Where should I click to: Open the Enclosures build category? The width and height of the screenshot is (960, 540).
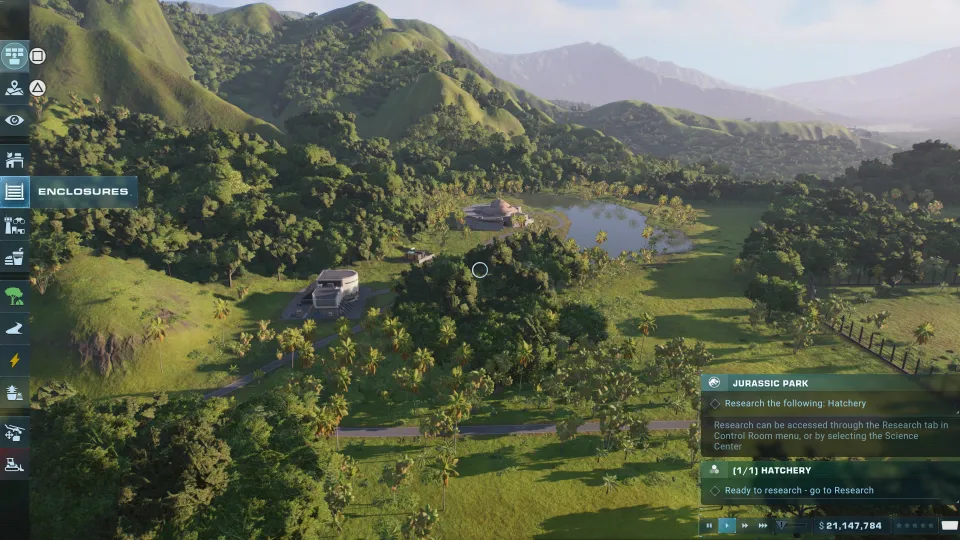coord(15,191)
